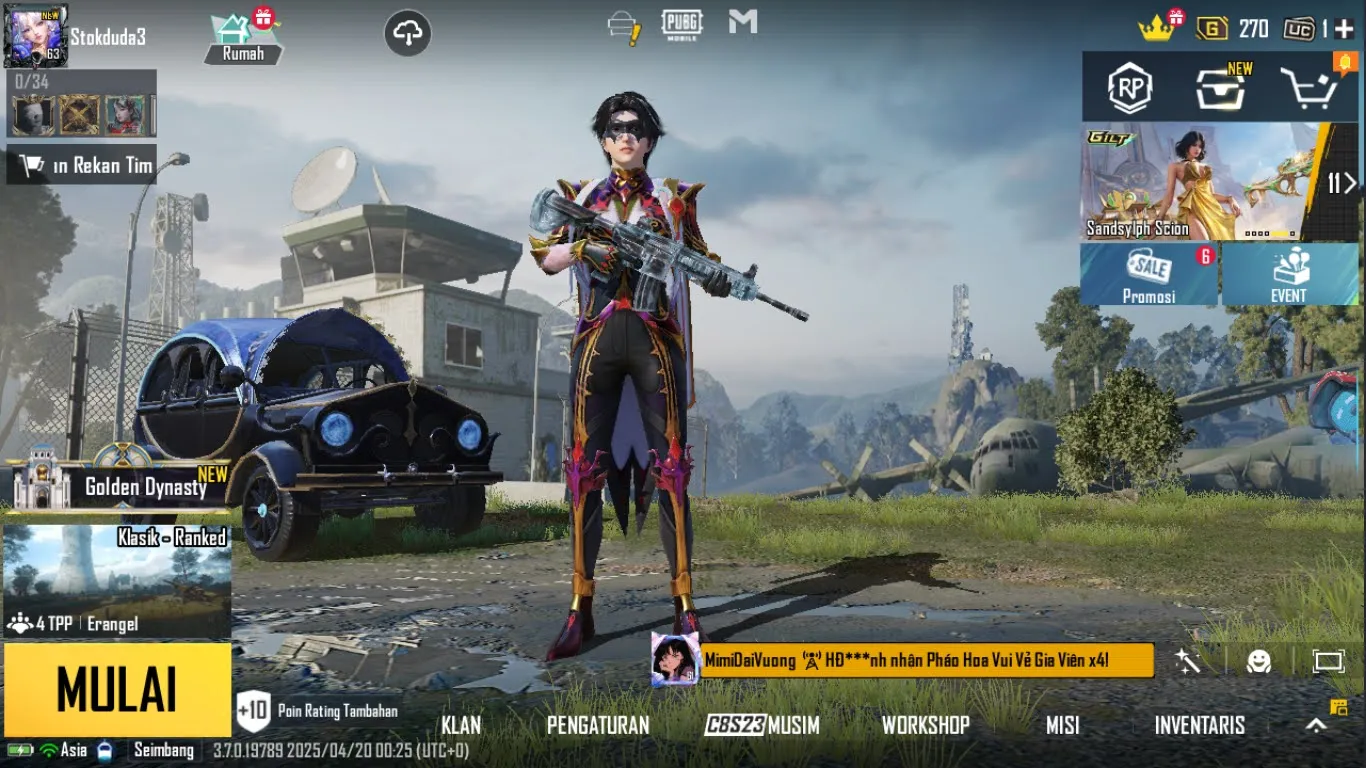The height and width of the screenshot is (768, 1366).
Task: Click the yellow quick-task icon above the chevron
Action: tap(1337, 705)
